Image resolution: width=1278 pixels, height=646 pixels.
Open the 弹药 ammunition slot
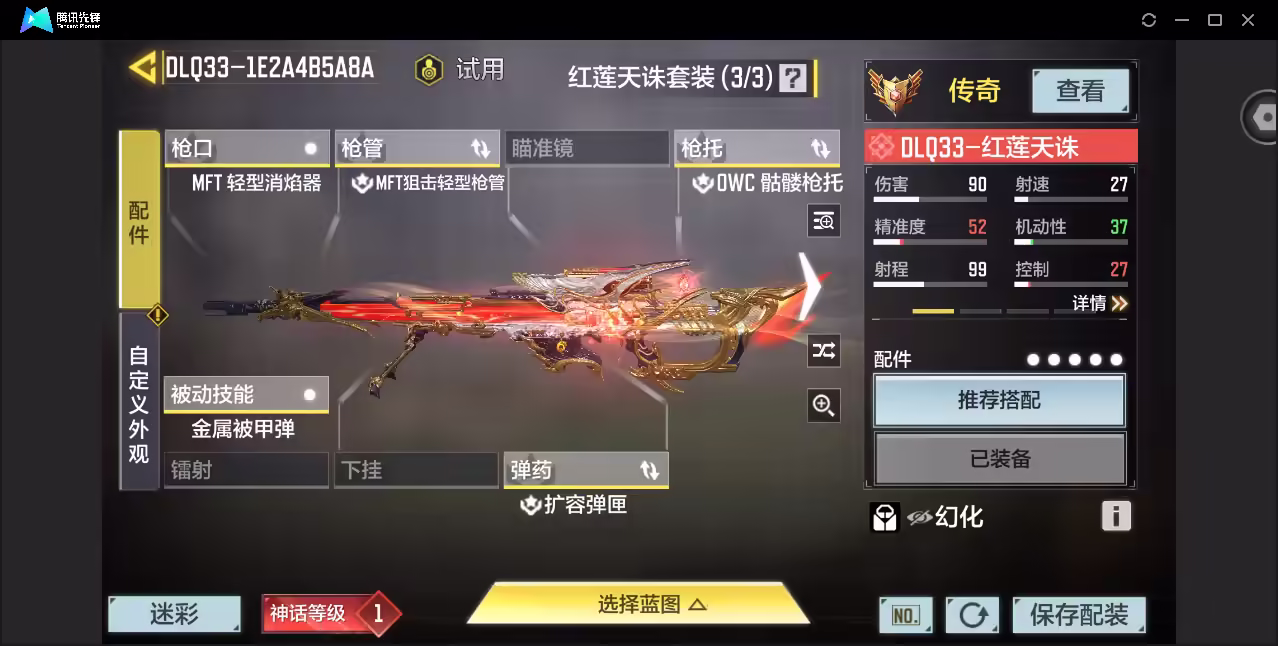[586, 470]
